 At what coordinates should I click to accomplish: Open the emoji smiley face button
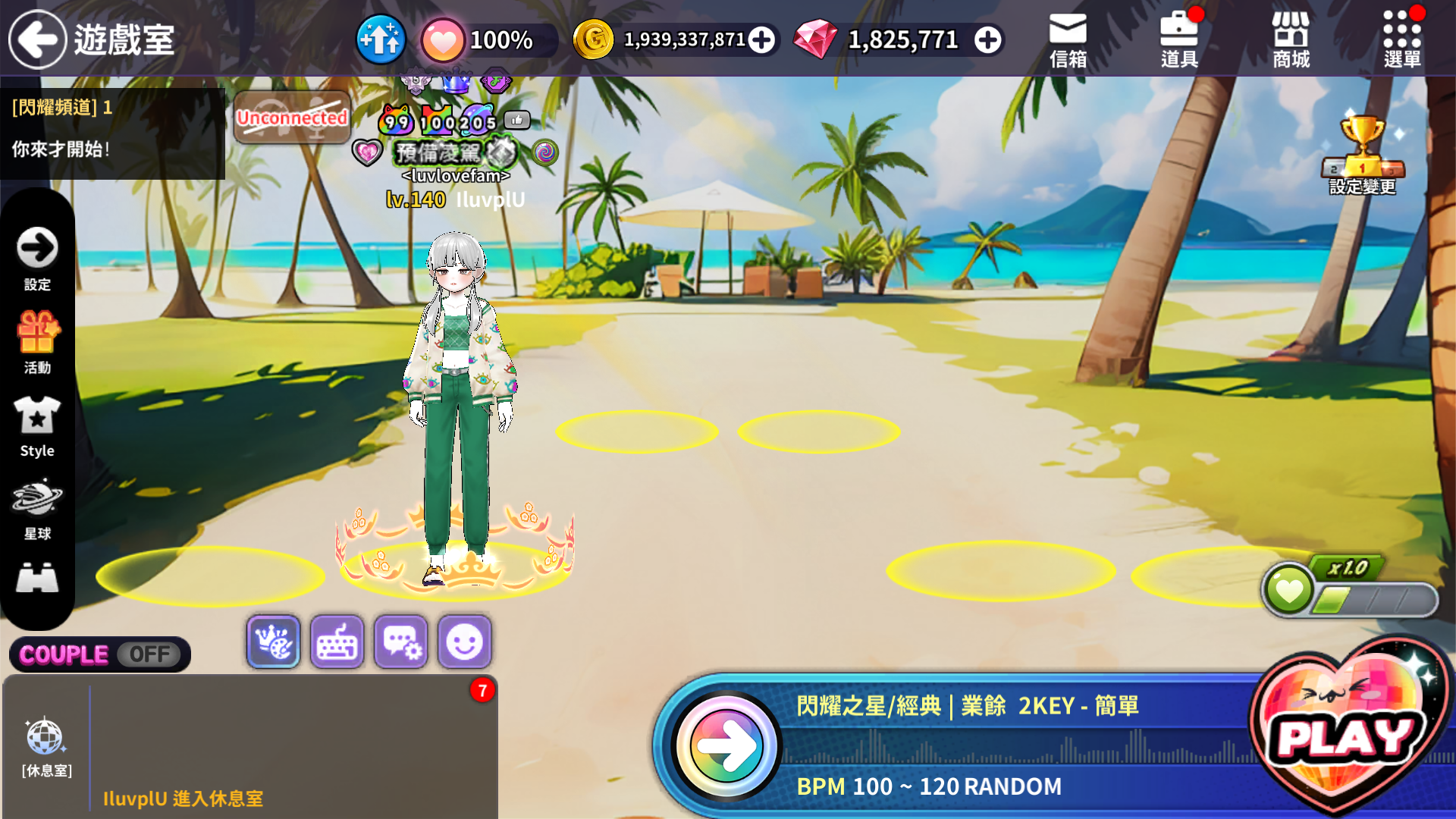464,642
